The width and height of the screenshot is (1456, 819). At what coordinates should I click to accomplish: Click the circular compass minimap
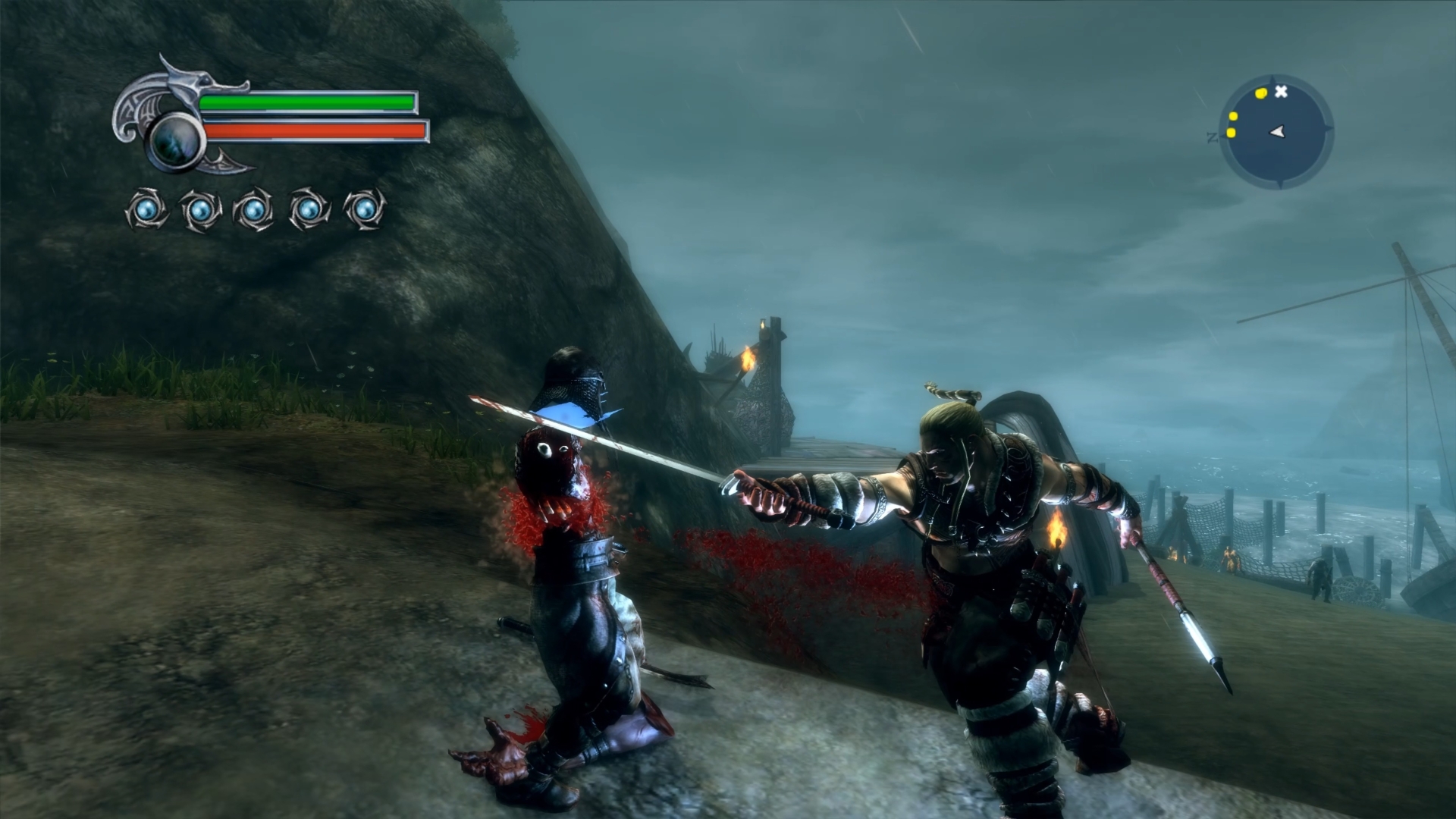coord(1276,132)
